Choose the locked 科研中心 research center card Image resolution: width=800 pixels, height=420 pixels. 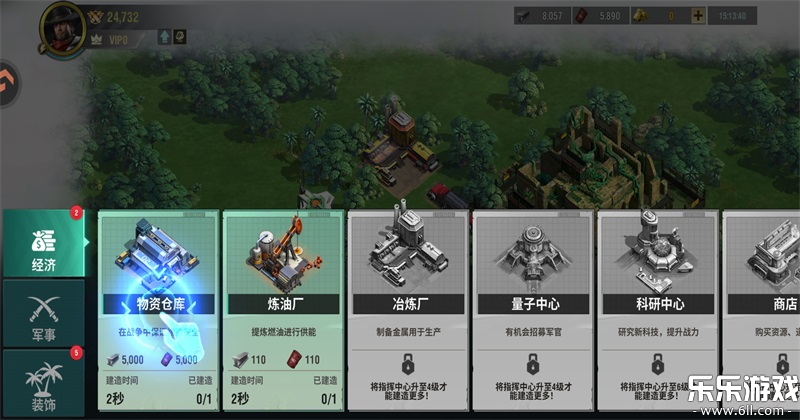[658, 300]
